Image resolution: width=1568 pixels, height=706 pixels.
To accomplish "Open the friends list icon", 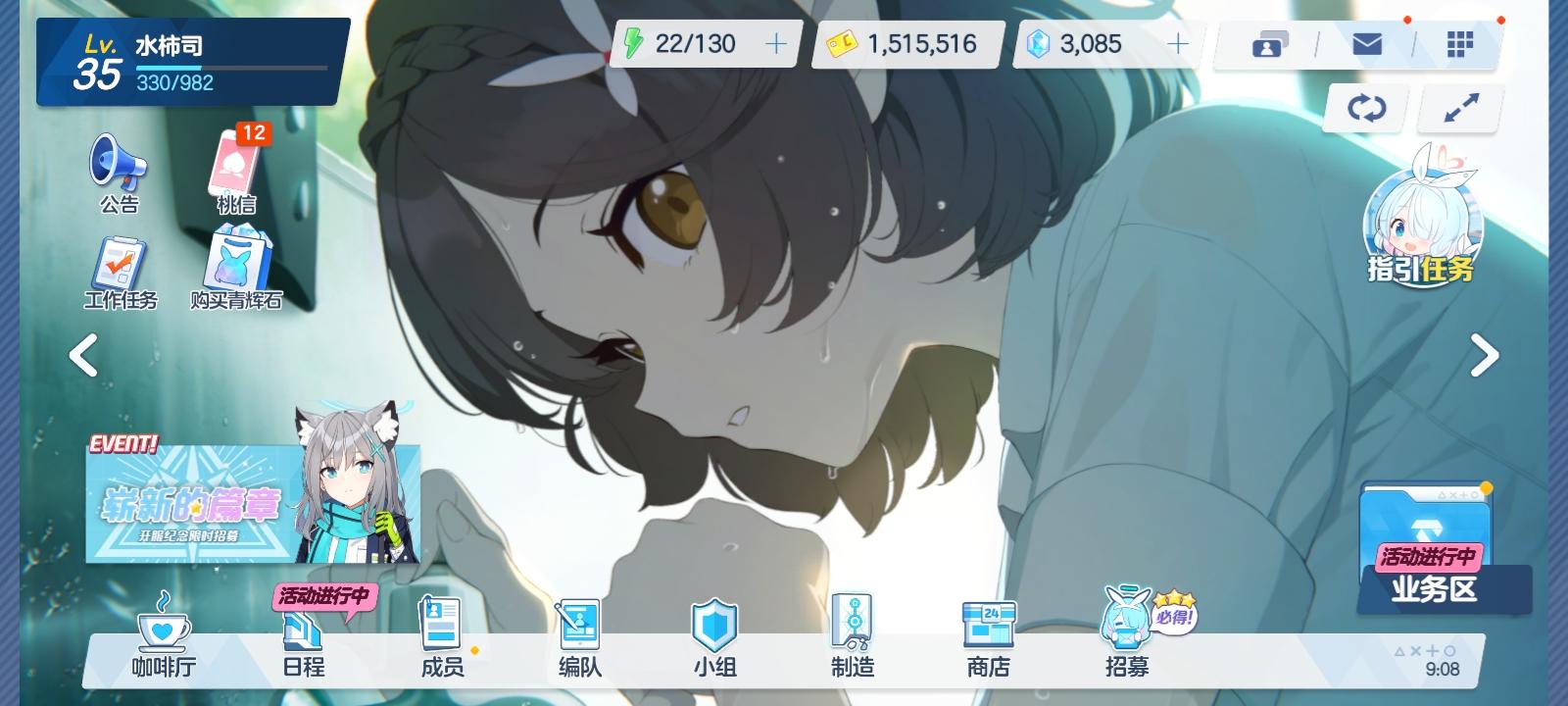I will click(1268, 43).
